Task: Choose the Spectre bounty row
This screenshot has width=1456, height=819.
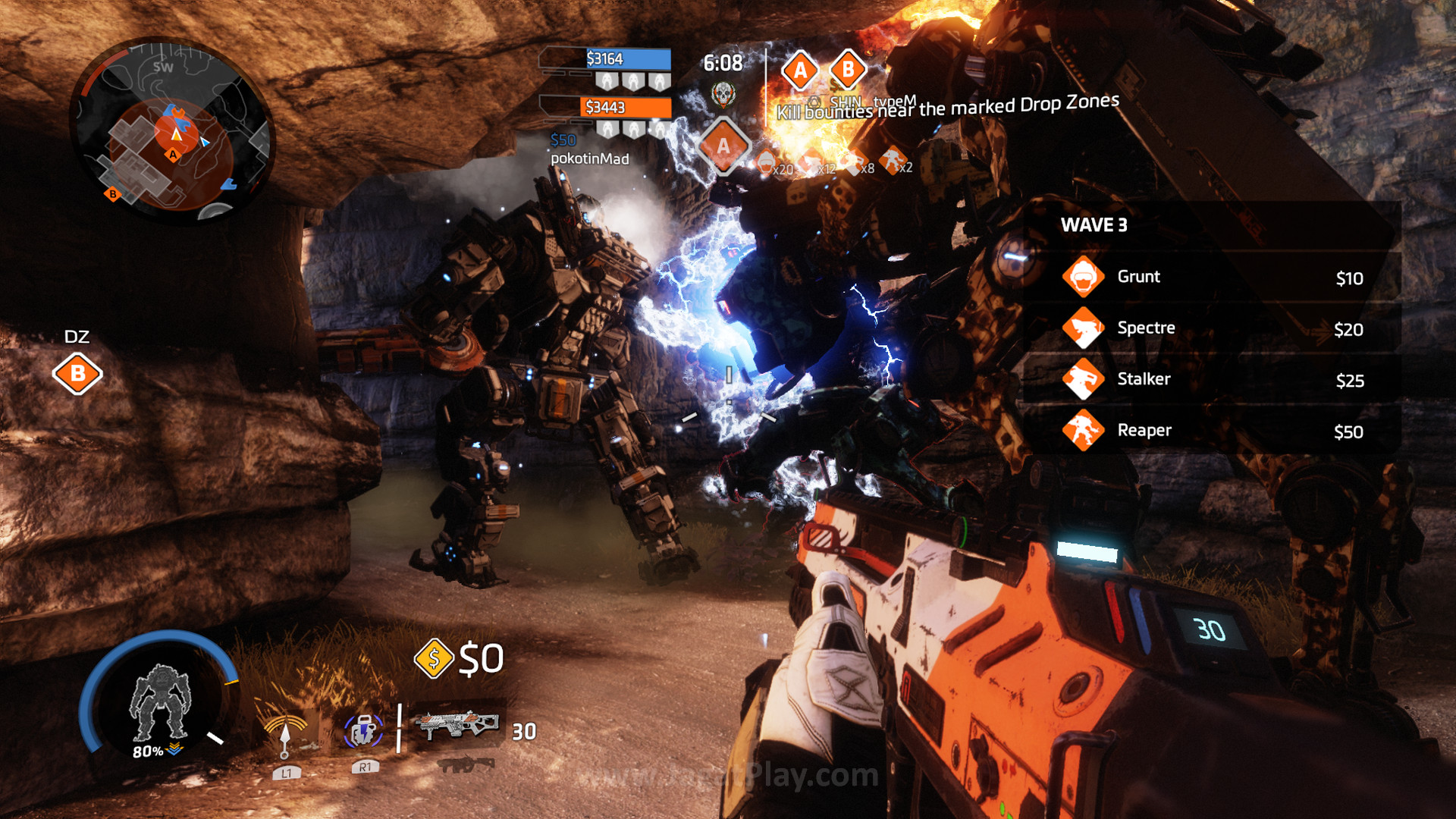Action: tap(1212, 328)
